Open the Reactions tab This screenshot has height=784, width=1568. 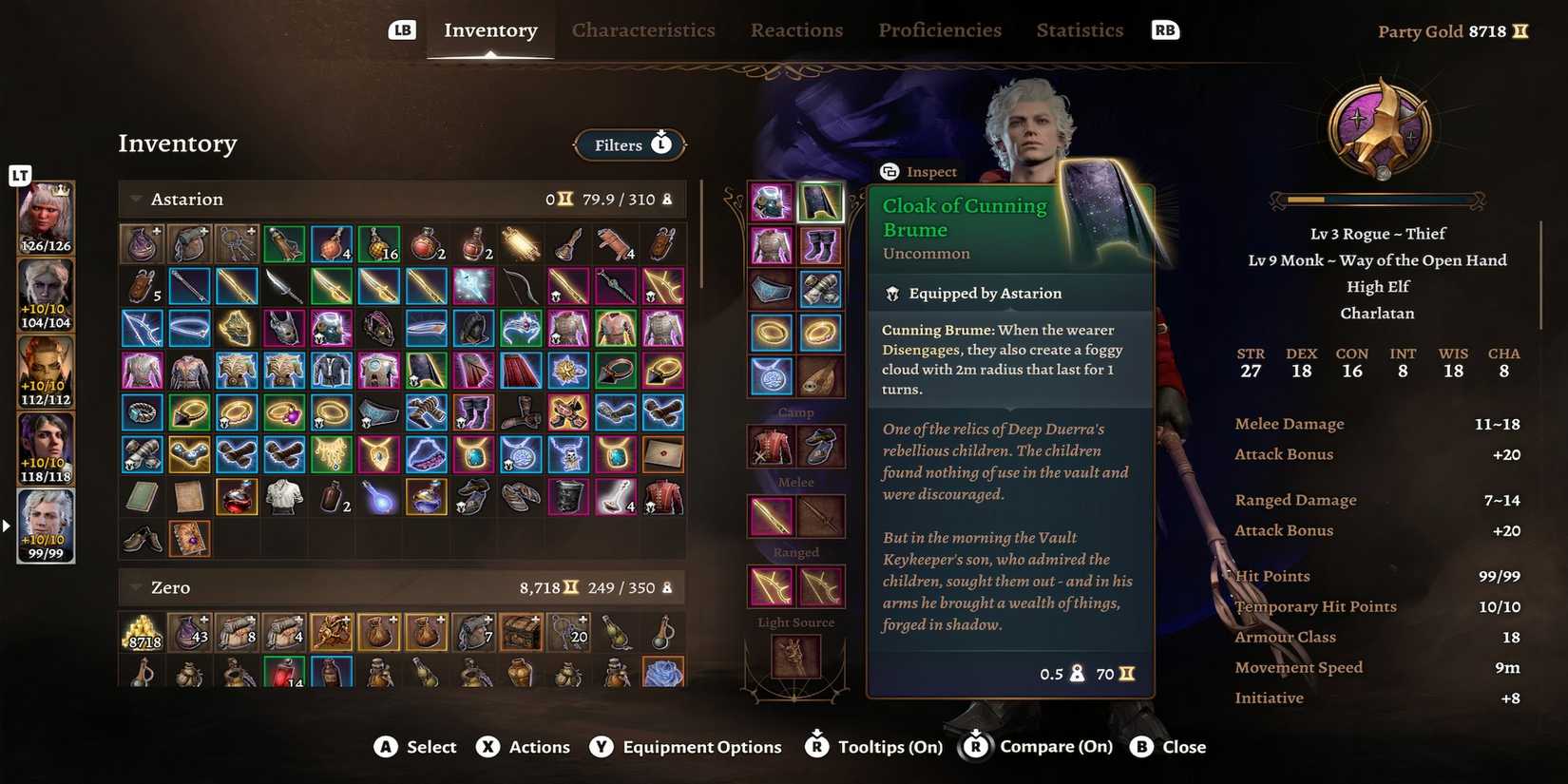[796, 30]
